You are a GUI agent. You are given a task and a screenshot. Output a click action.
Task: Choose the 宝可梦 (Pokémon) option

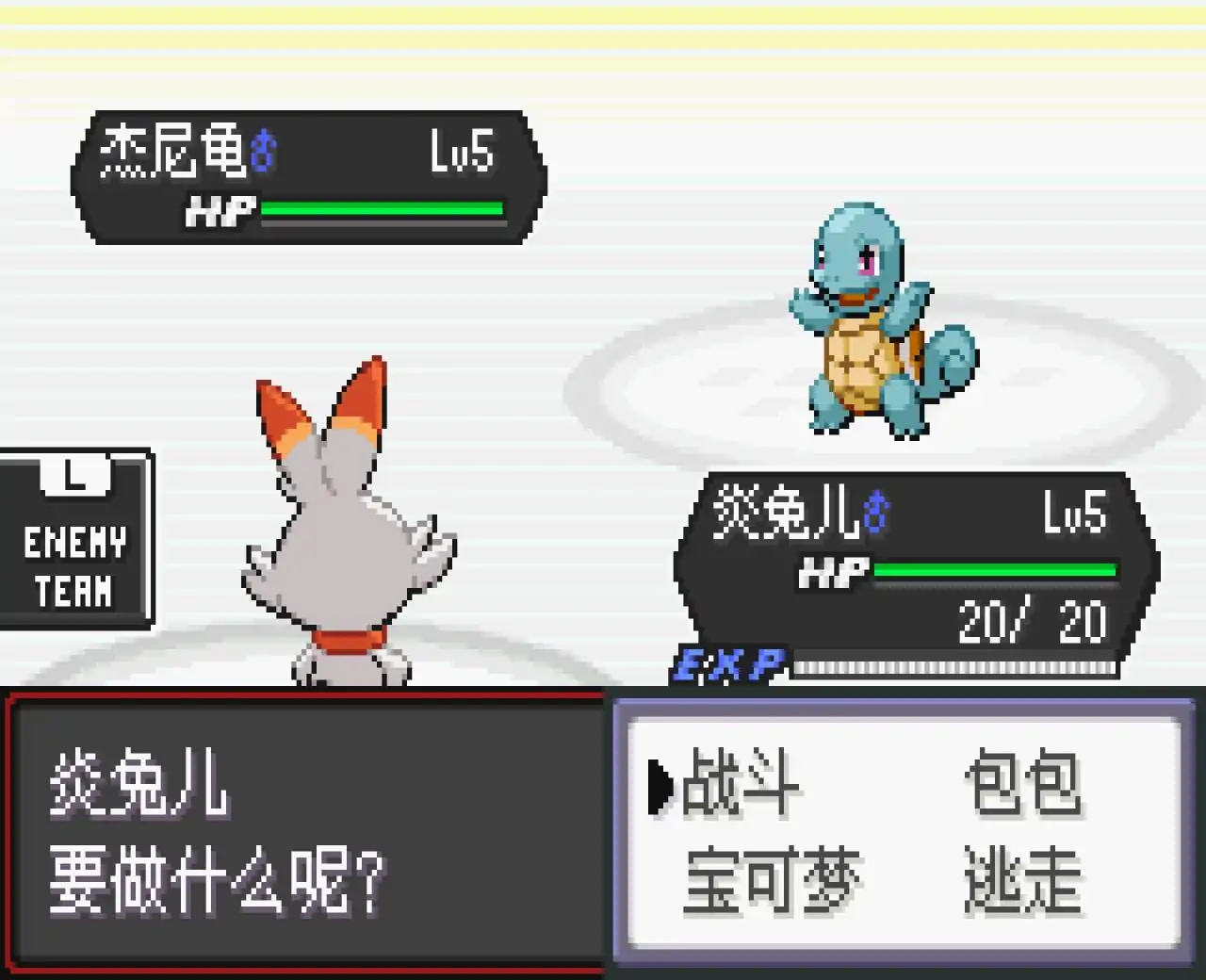coord(771,878)
